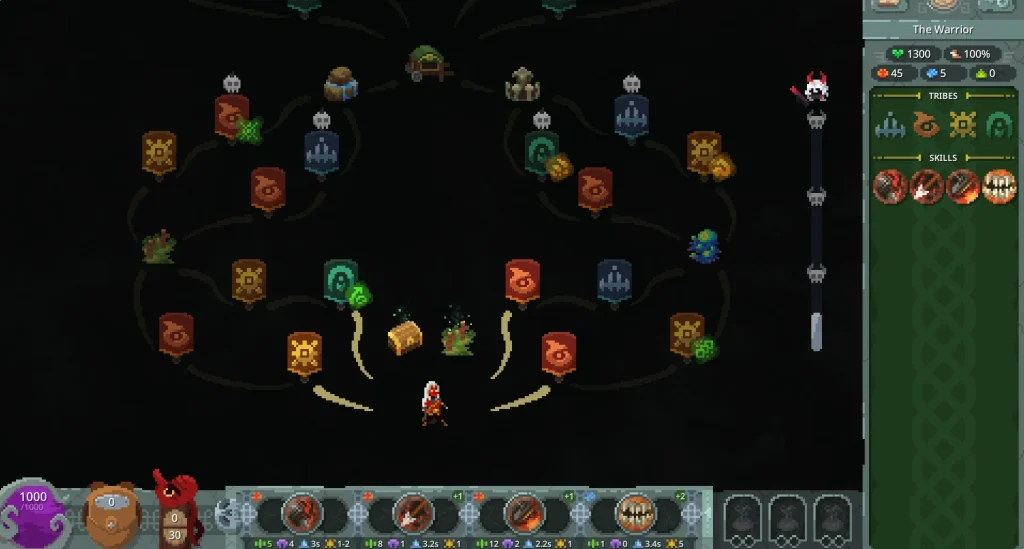This screenshot has width=1024, height=549.
Task: Inspect the fanged jaws skill under SKILLS heading
Action: [999, 187]
